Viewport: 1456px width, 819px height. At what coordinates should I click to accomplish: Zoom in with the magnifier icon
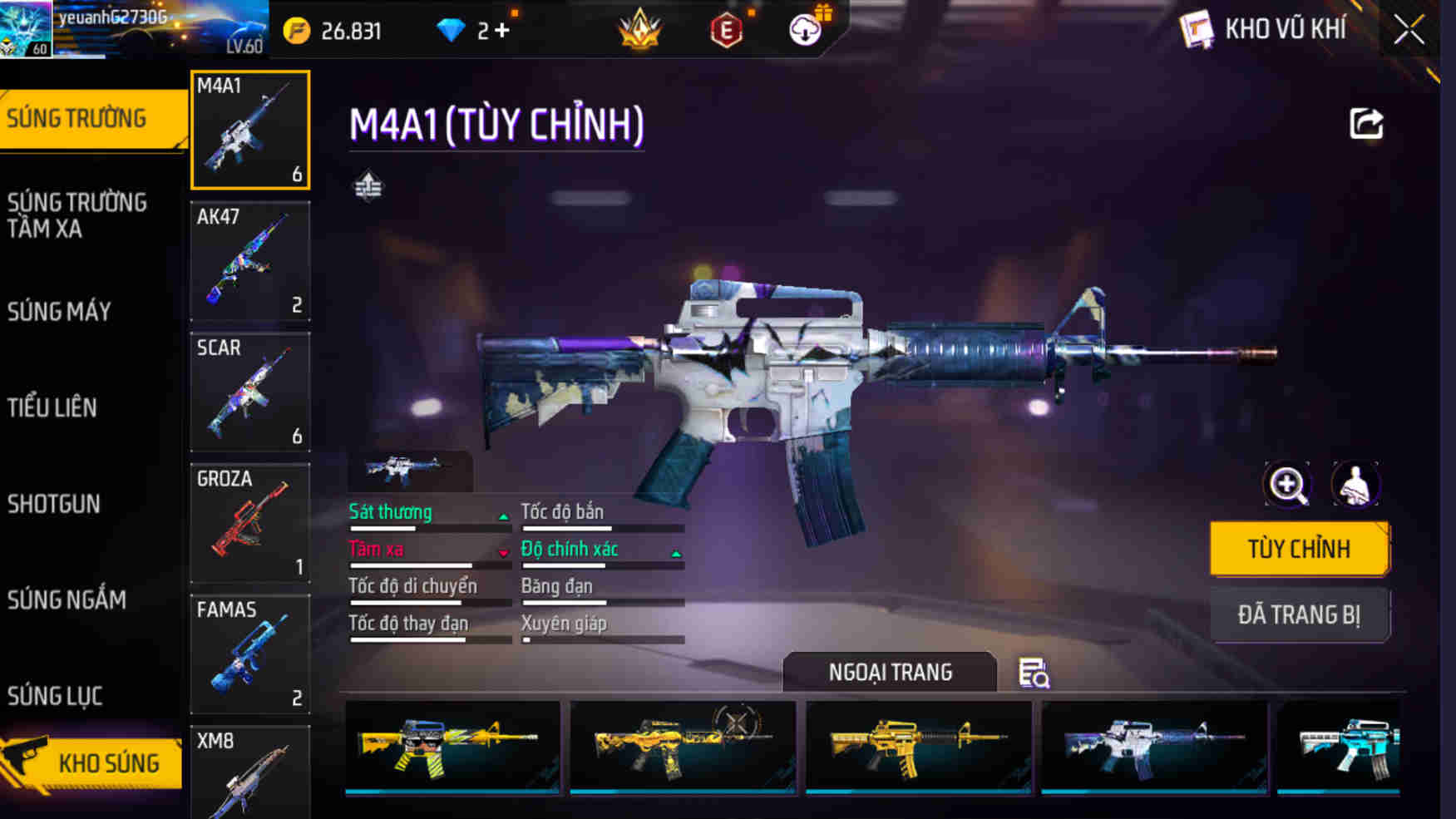1287,485
